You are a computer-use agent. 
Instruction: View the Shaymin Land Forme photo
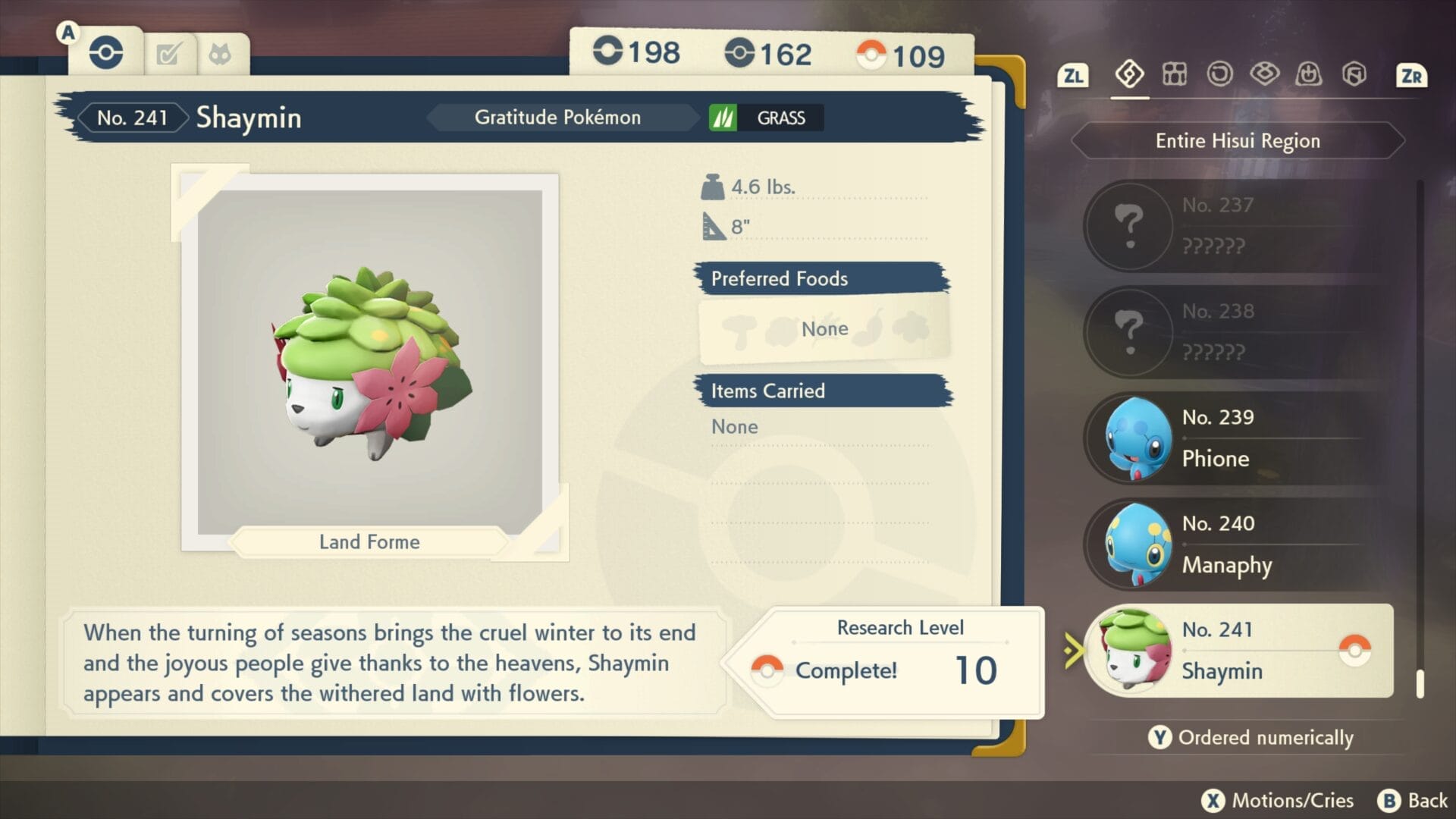pos(370,362)
